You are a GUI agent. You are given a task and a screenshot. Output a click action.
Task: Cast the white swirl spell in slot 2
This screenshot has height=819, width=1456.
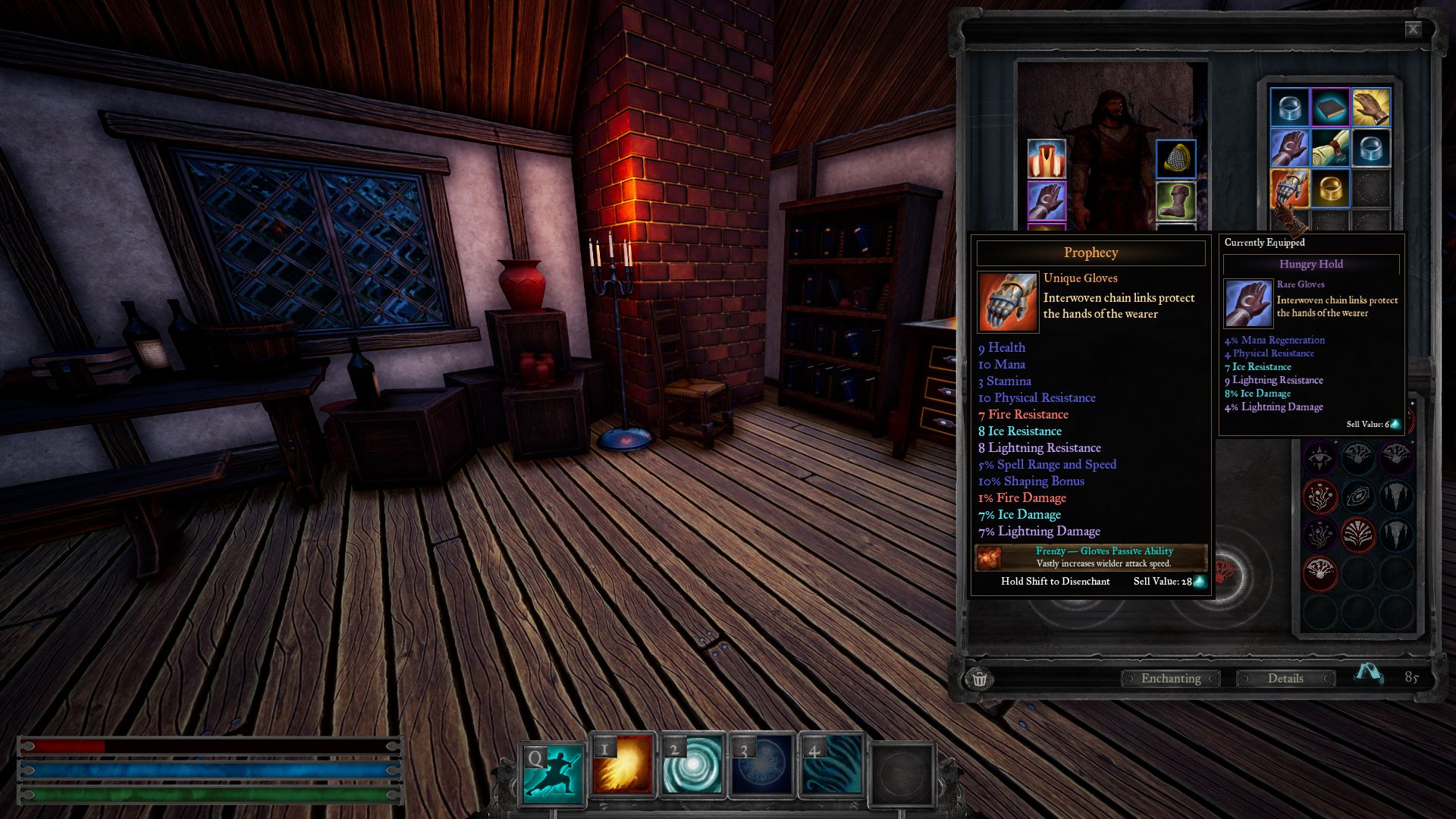(x=692, y=767)
